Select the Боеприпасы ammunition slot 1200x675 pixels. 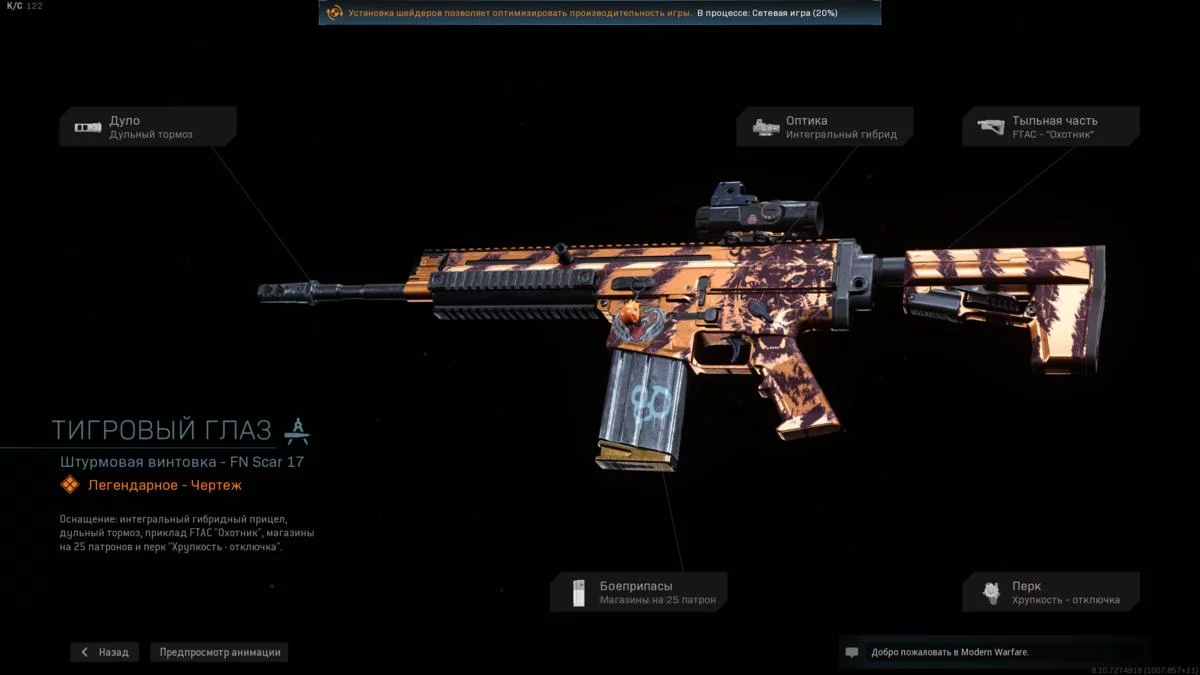[x=639, y=592]
